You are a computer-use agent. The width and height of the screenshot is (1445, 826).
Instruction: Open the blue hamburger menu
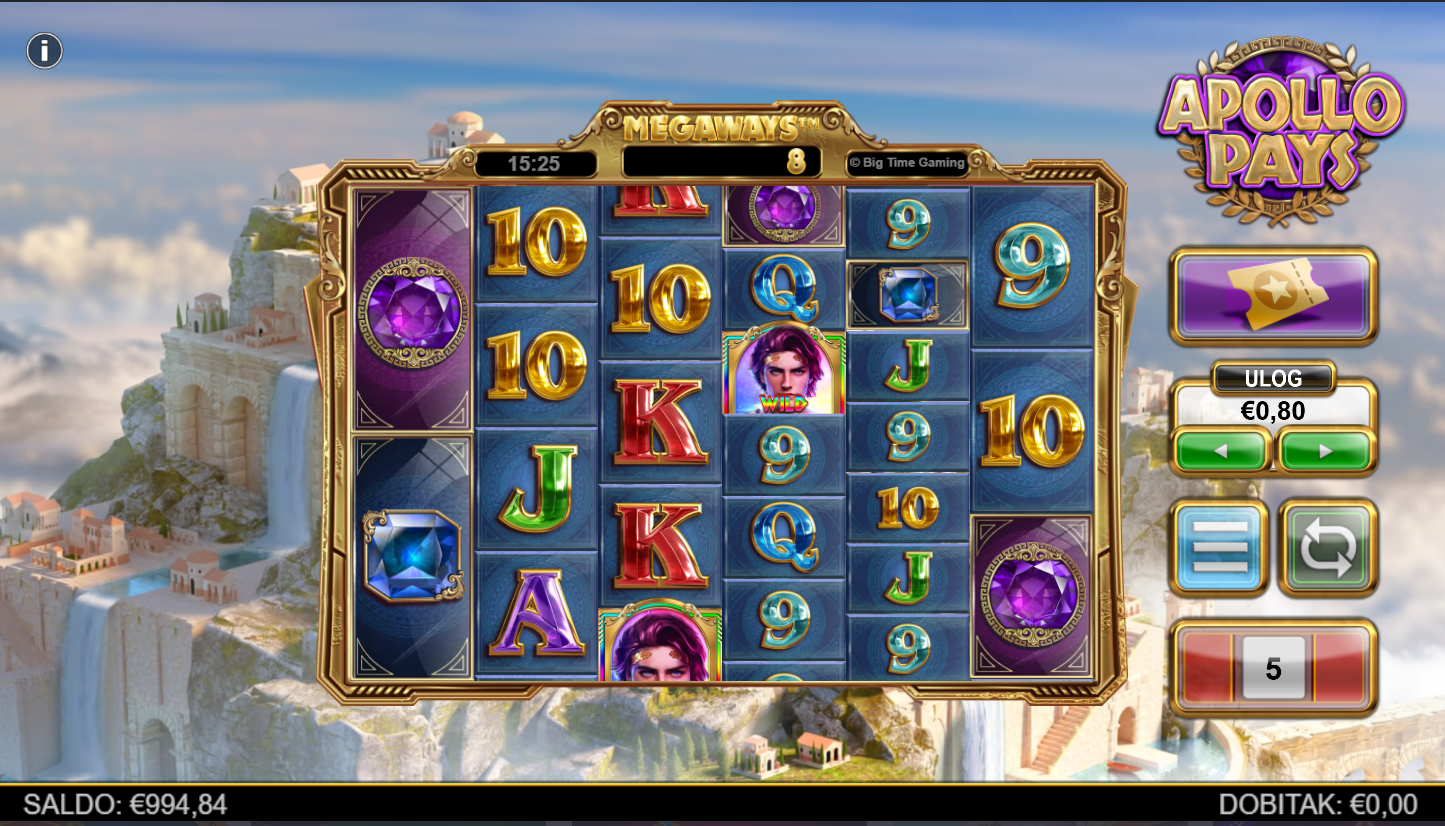(x=1220, y=547)
